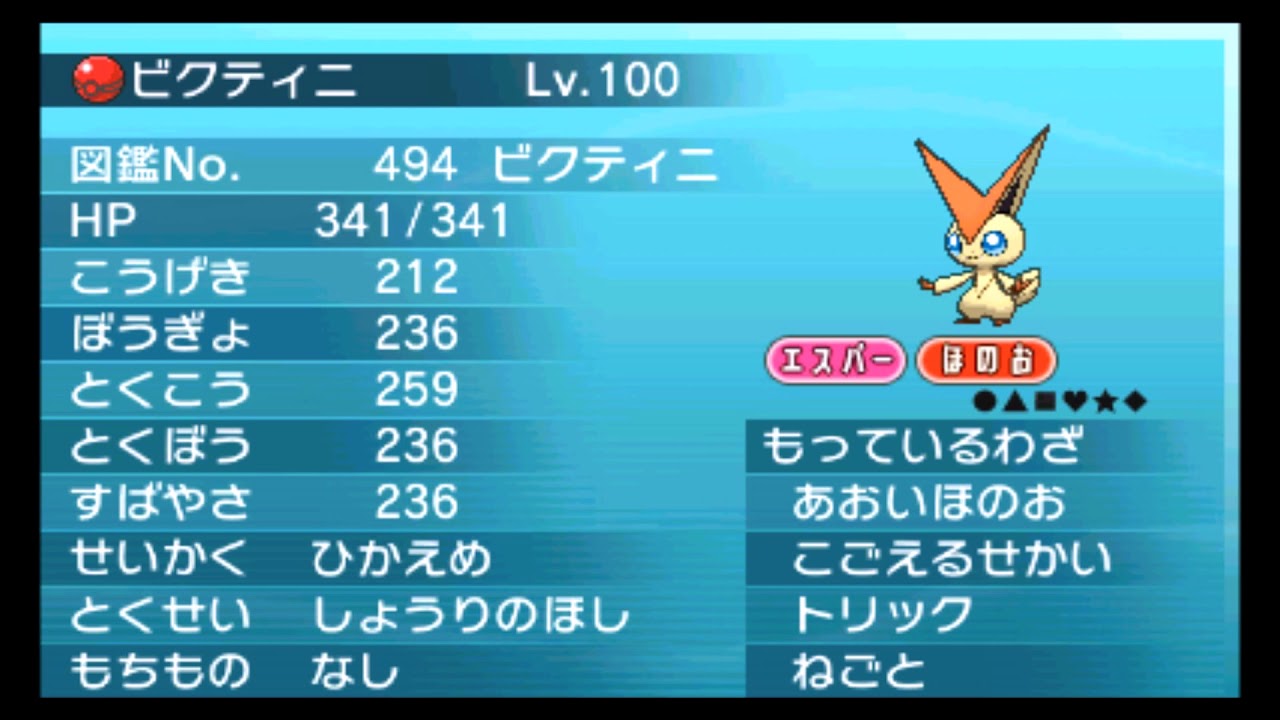Select the エスパー type icon
This screenshot has height=720, width=1280.
(836, 360)
